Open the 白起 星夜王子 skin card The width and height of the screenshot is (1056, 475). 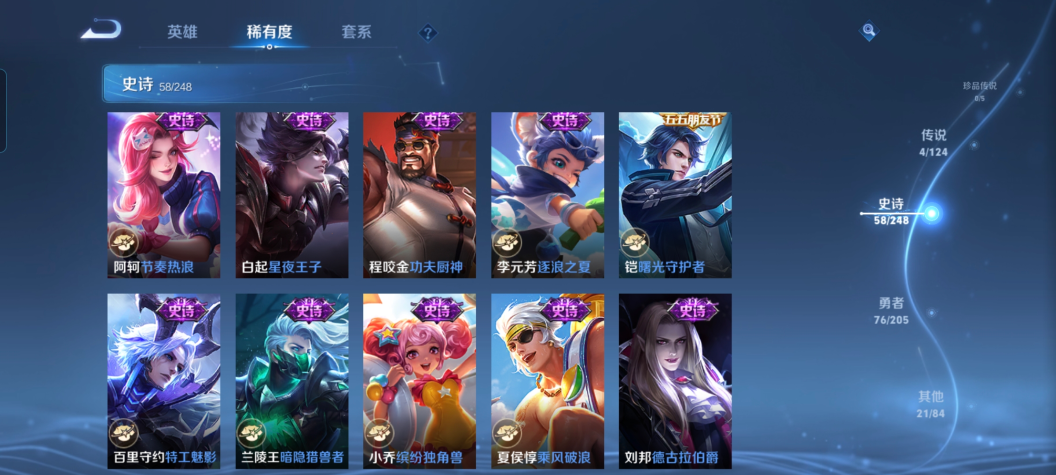(x=292, y=195)
